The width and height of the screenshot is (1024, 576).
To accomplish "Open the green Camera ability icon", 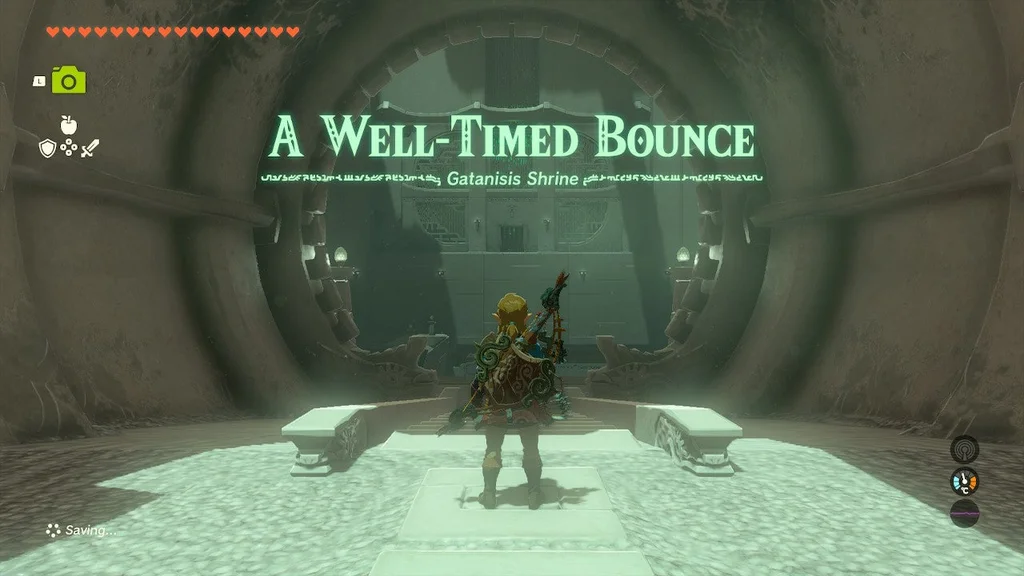I will point(66,79).
